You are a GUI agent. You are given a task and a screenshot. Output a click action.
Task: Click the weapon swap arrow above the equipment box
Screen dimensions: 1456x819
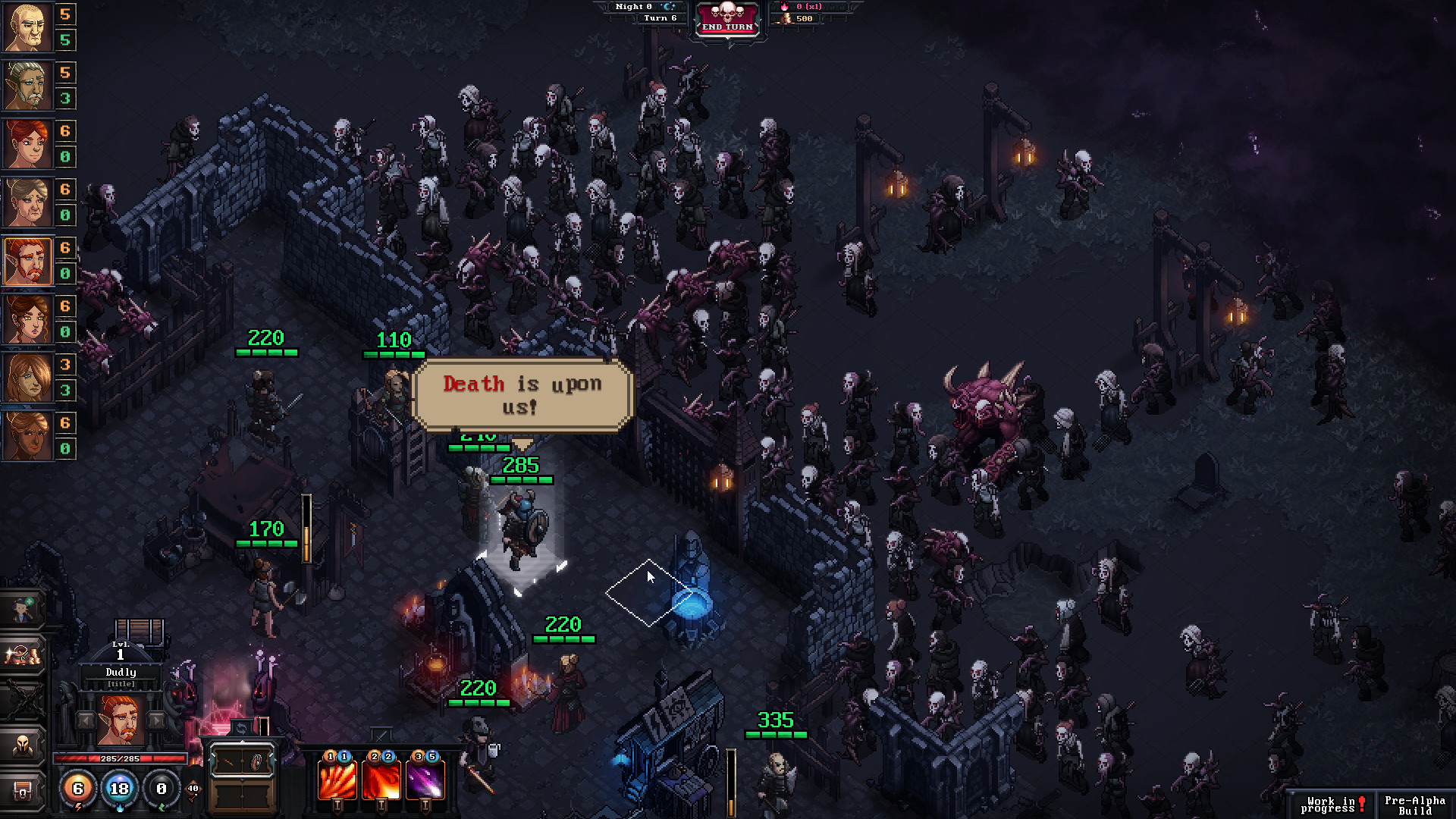241,728
